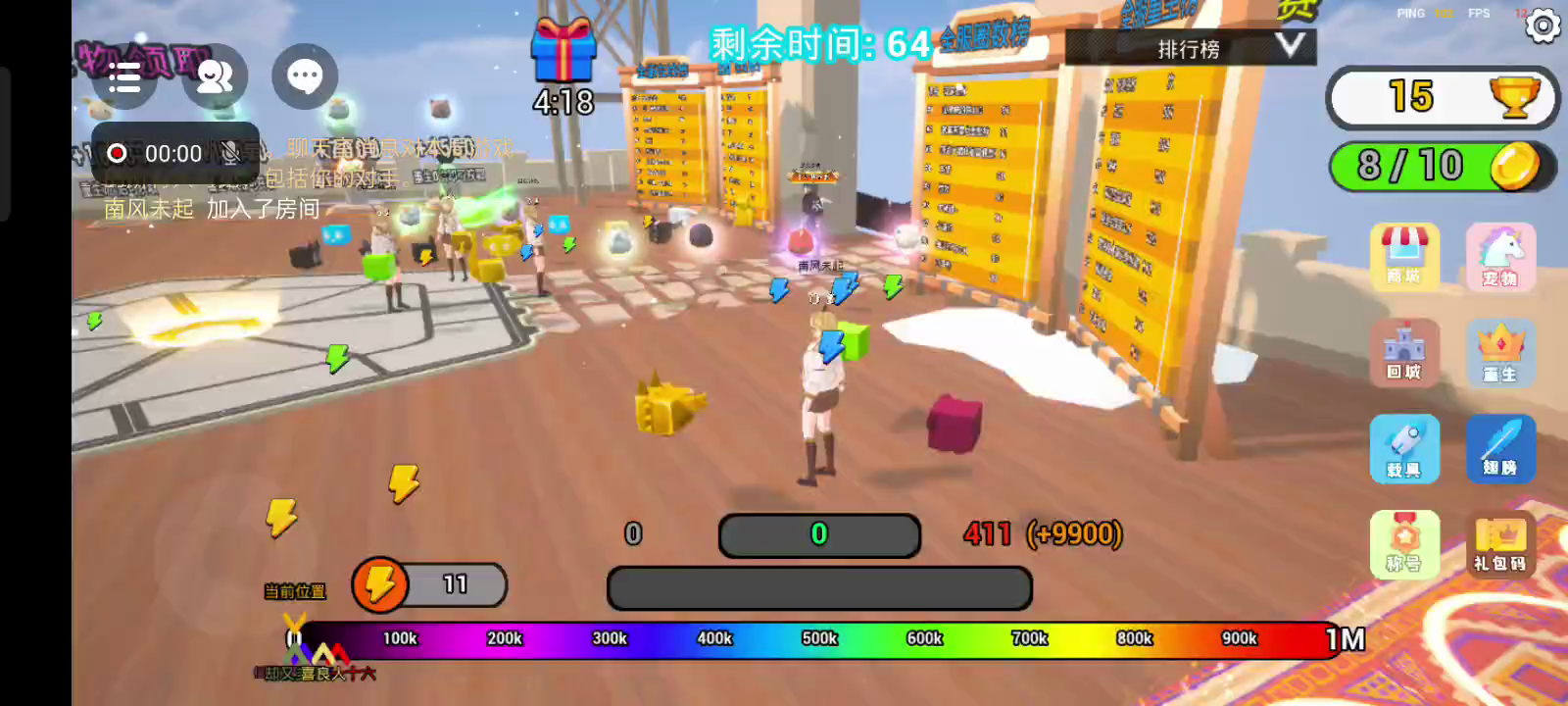This screenshot has height=706, width=1568.
Task: Open settings with the gear icon
Action: (x=1543, y=25)
